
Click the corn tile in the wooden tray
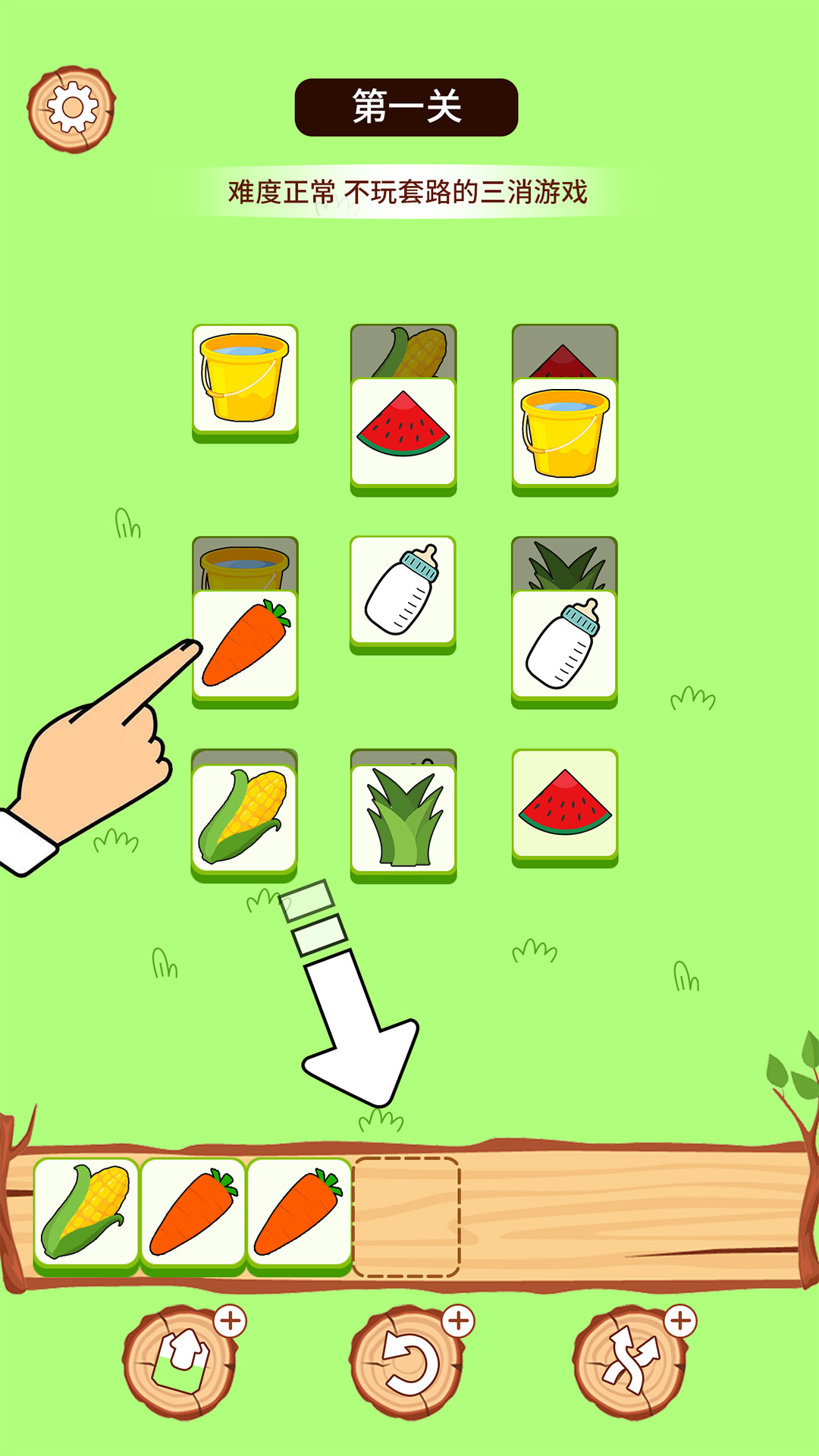coord(86,1212)
